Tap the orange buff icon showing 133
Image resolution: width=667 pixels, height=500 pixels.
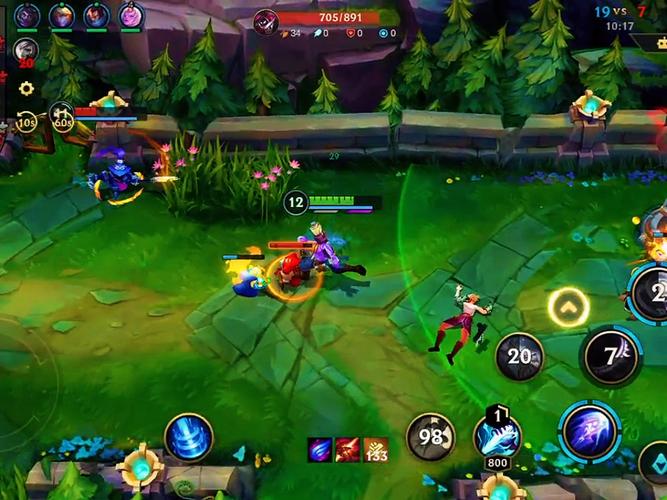coord(375,451)
